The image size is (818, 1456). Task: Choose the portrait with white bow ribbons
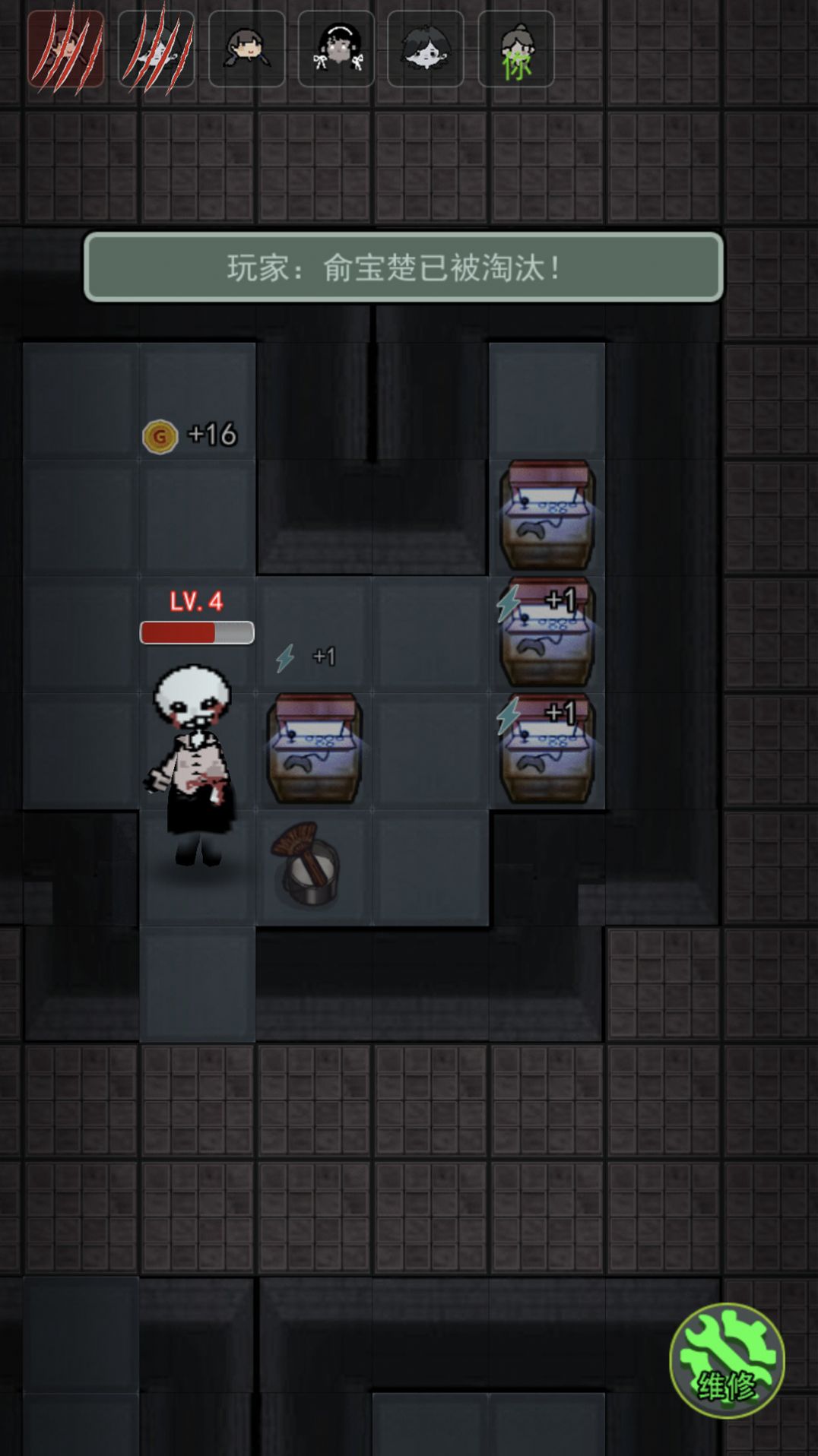click(336, 49)
